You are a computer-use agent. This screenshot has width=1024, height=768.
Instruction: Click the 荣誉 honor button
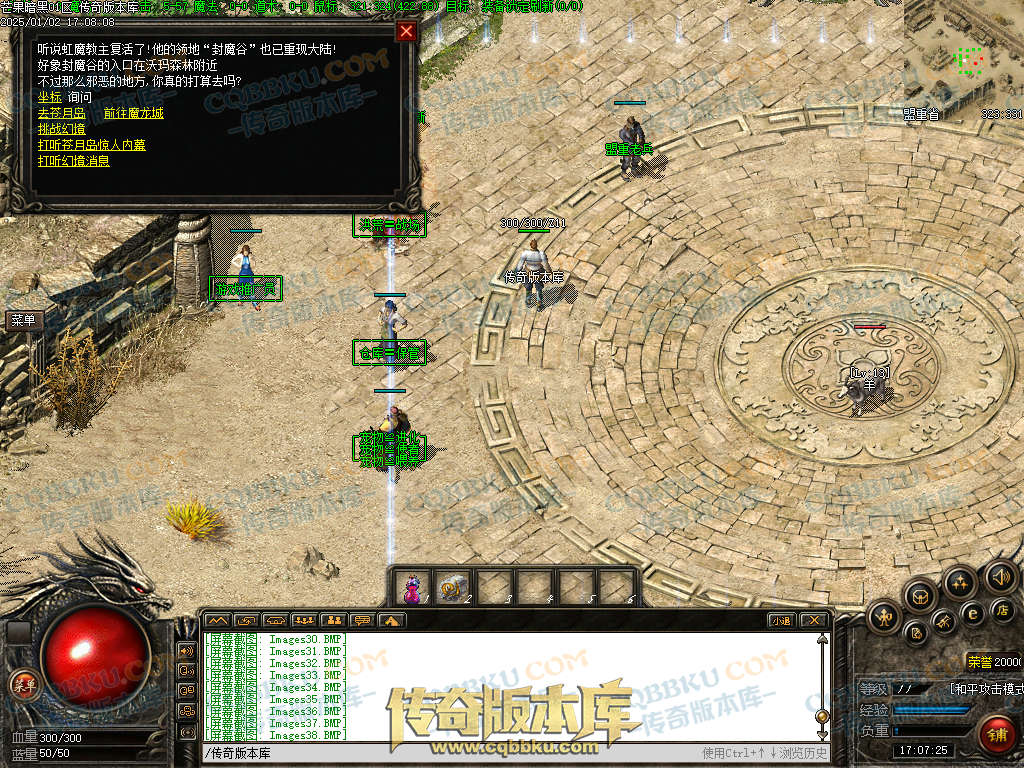[979, 661]
